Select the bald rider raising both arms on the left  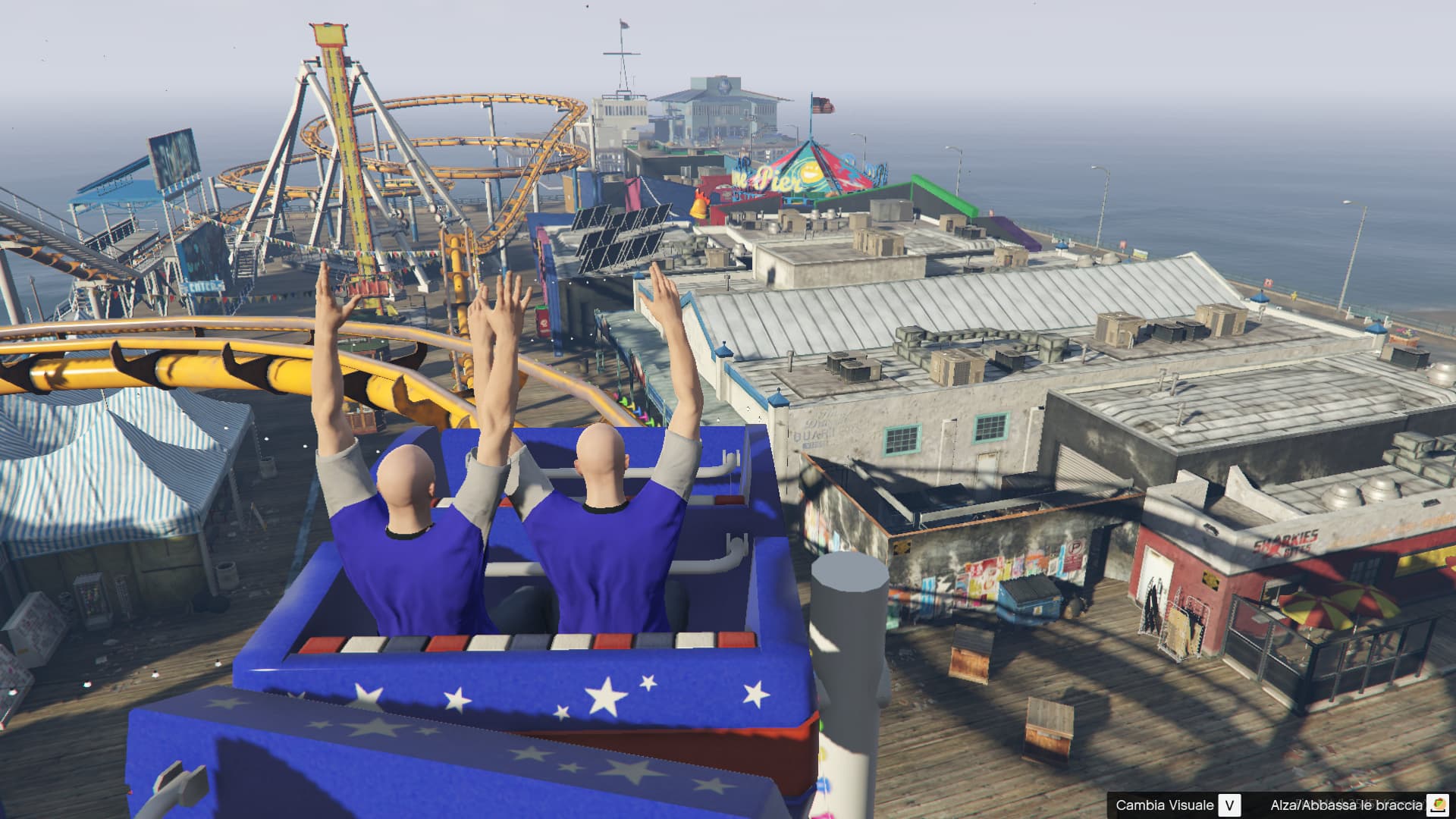(x=402, y=500)
